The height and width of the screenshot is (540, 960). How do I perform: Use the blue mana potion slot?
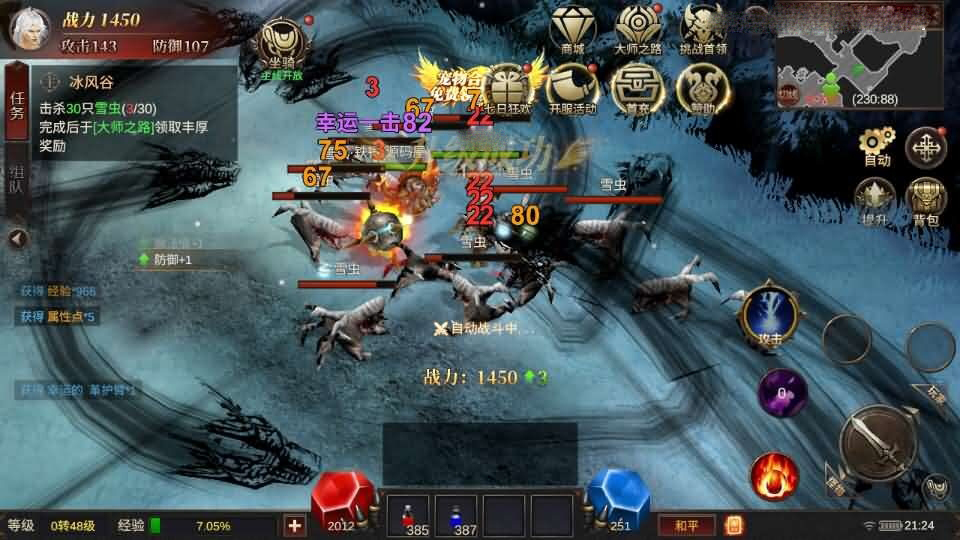coord(457,516)
